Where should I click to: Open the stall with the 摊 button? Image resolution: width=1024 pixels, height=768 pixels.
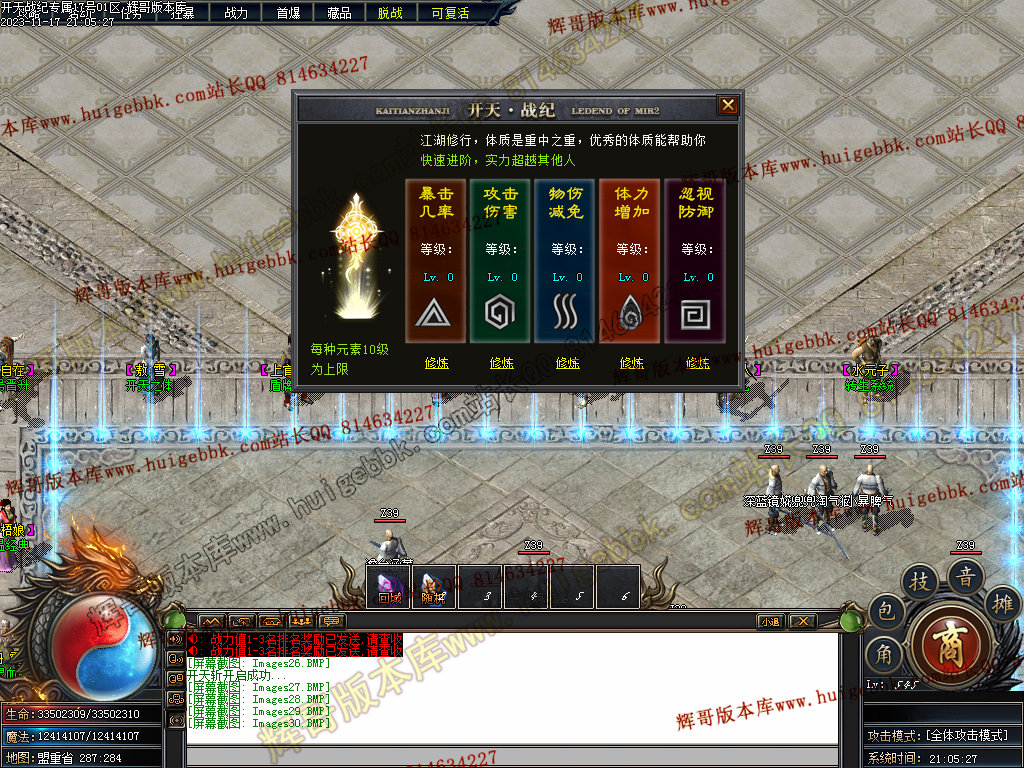(x=1001, y=602)
